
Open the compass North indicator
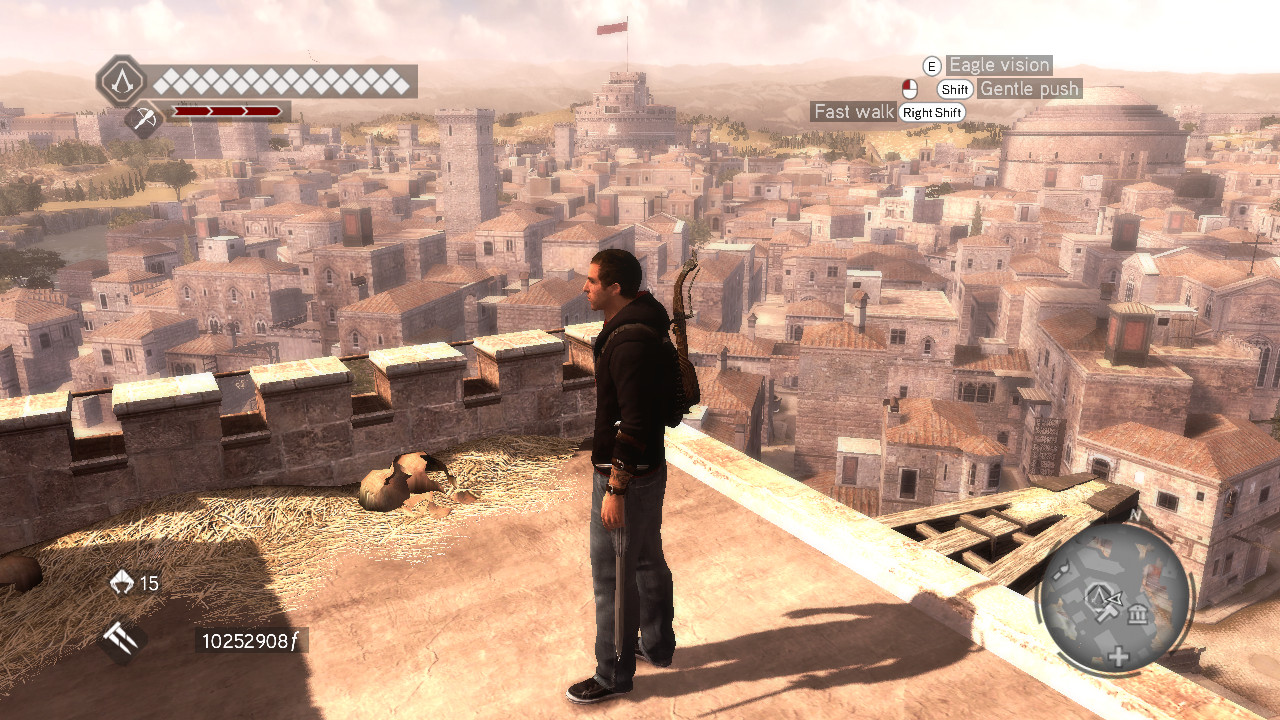1136,514
